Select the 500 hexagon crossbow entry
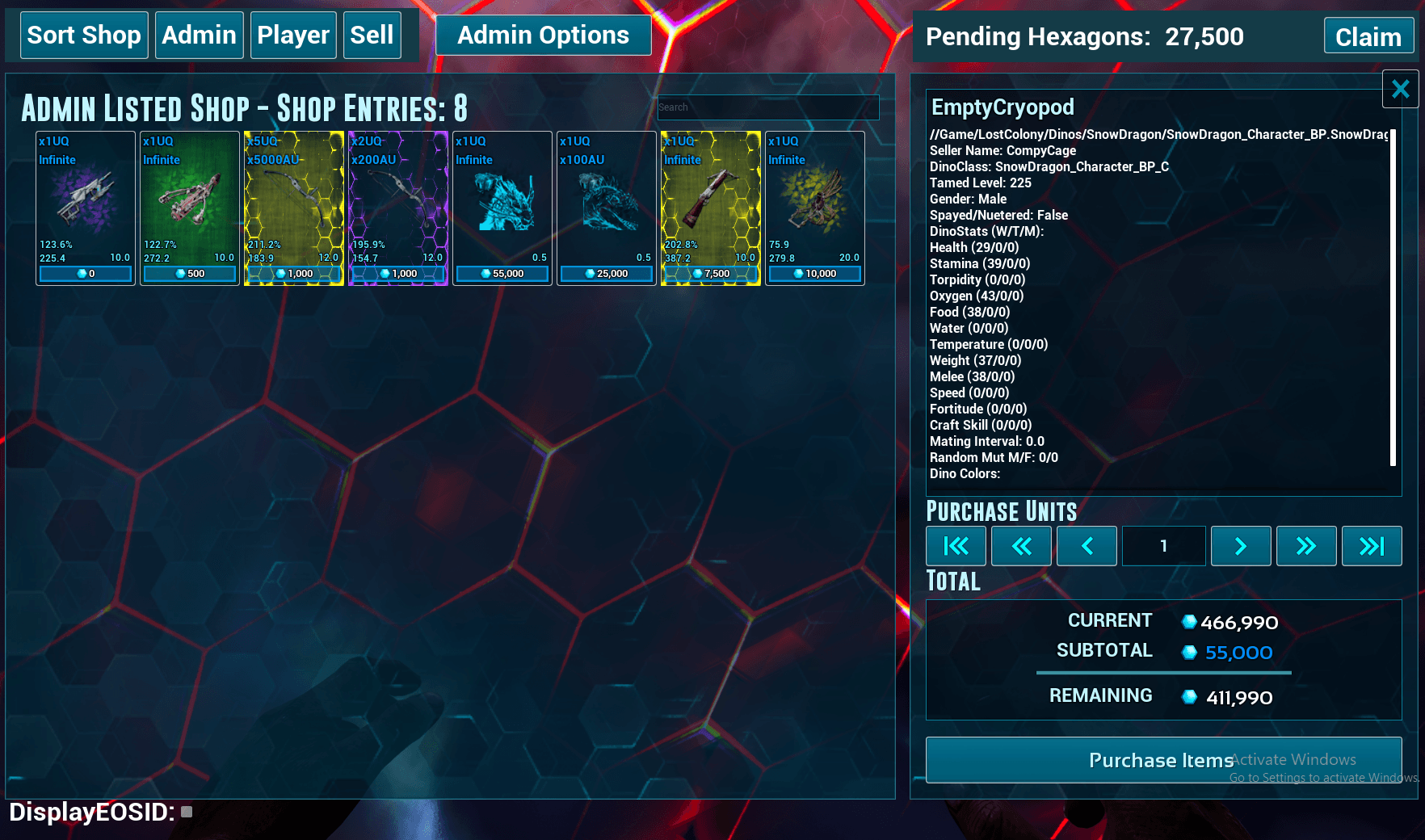The image size is (1425, 840). (x=190, y=208)
